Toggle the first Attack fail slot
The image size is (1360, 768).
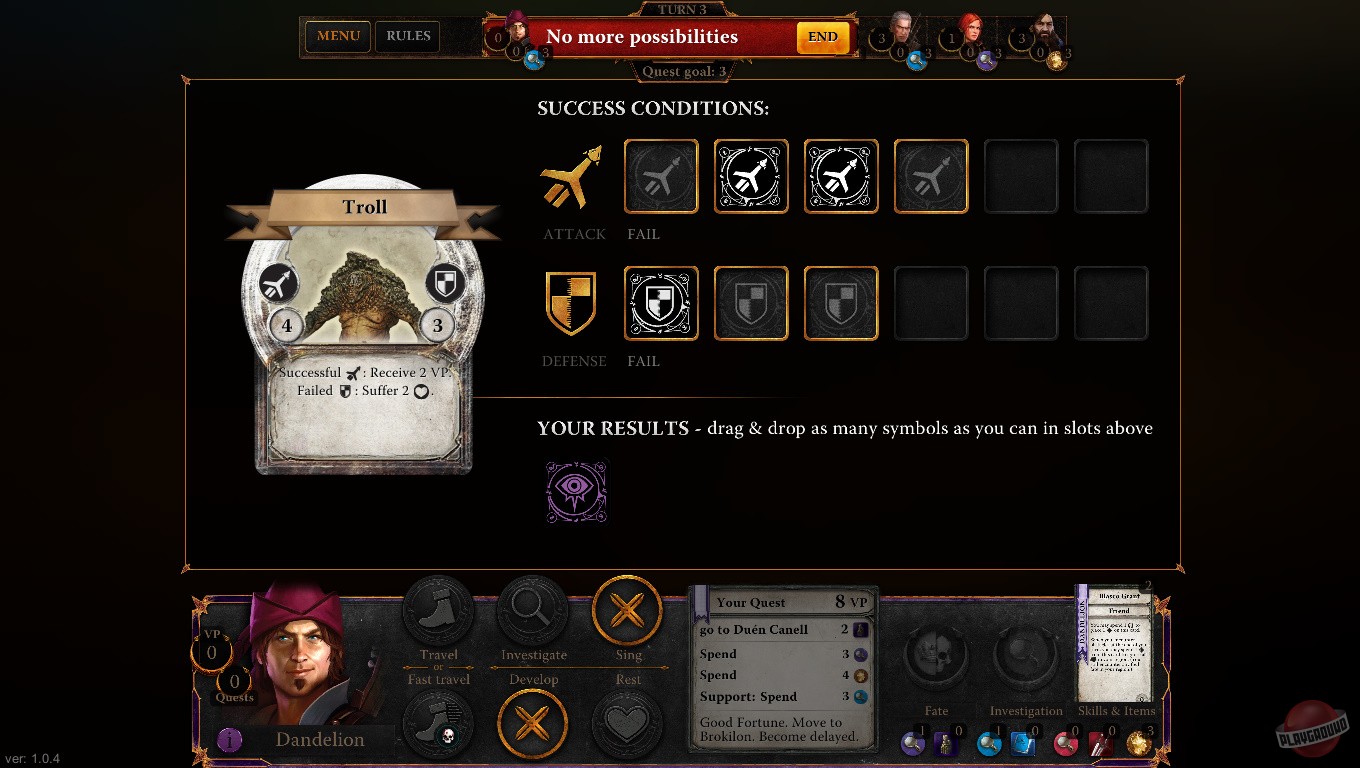coord(660,176)
